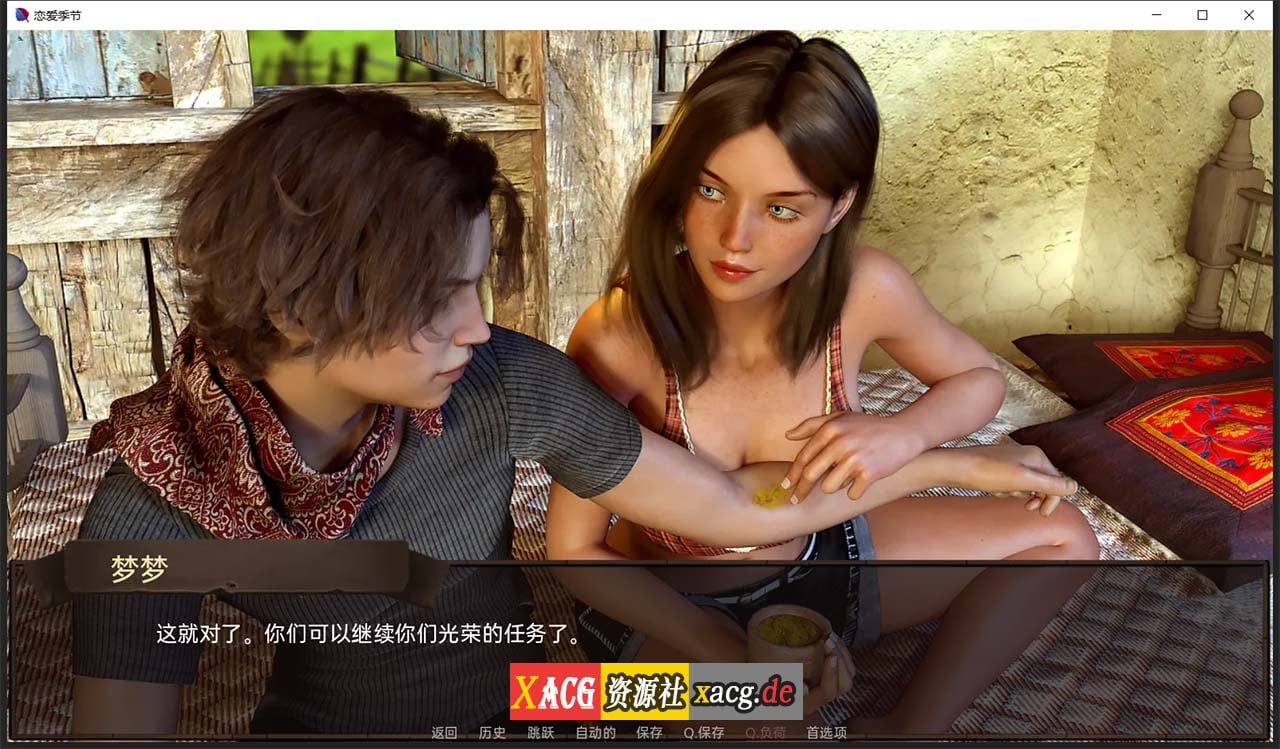Maximize the game window

coord(1202,15)
